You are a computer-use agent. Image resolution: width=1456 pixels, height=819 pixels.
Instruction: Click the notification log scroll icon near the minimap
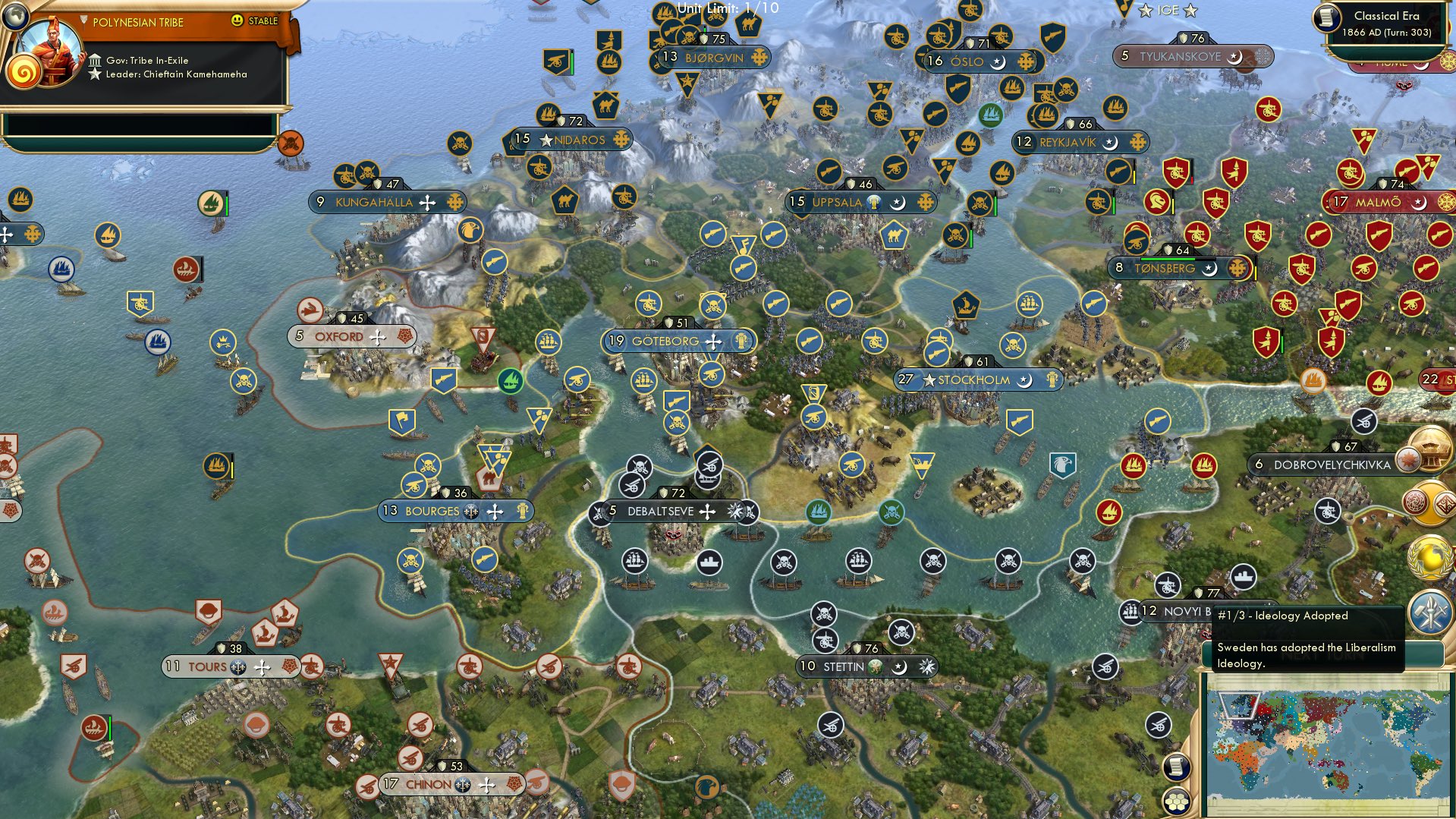point(1175,766)
